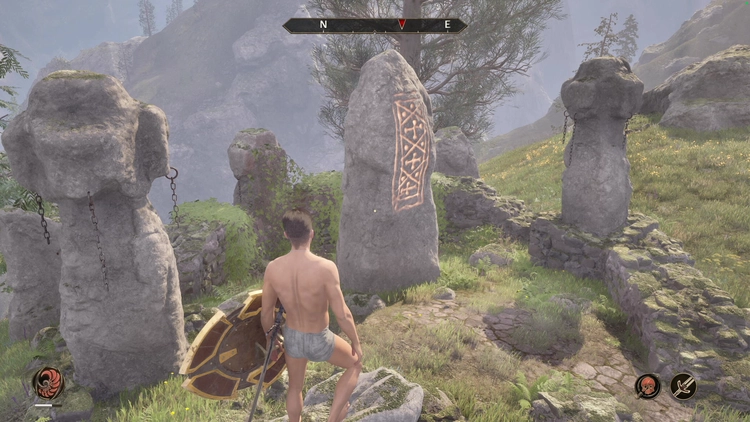750x422 pixels.
Task: Activate the red spiral emblem icon
Action: click(47, 383)
